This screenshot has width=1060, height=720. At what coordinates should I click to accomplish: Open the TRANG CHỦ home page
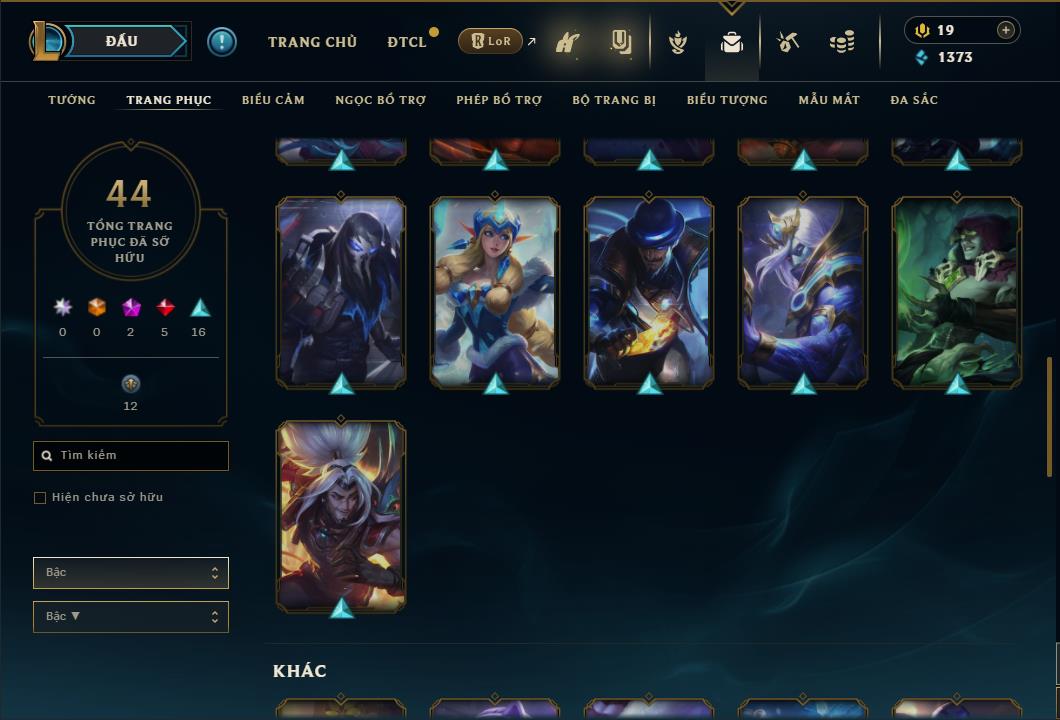coord(312,42)
